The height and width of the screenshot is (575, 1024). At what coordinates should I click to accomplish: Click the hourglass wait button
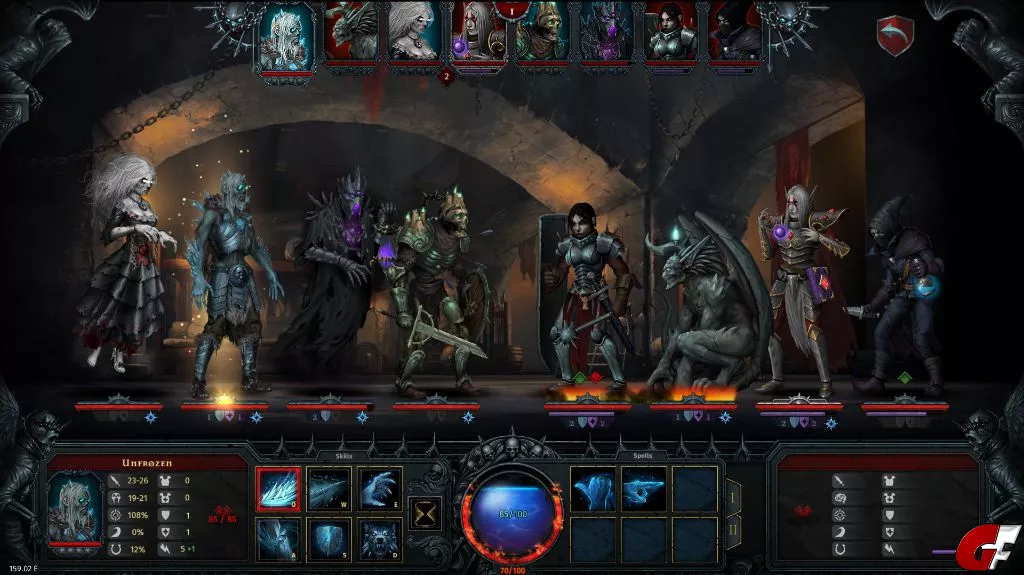pos(423,514)
